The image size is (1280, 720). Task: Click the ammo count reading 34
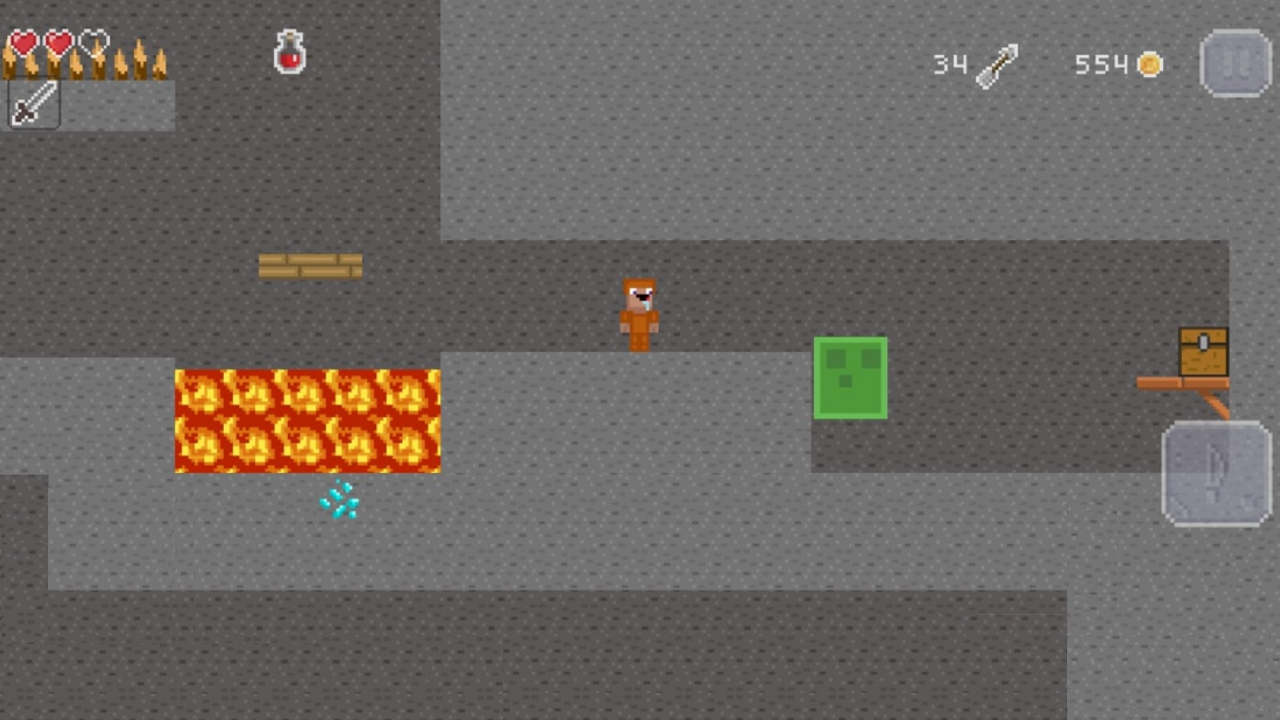coord(950,64)
